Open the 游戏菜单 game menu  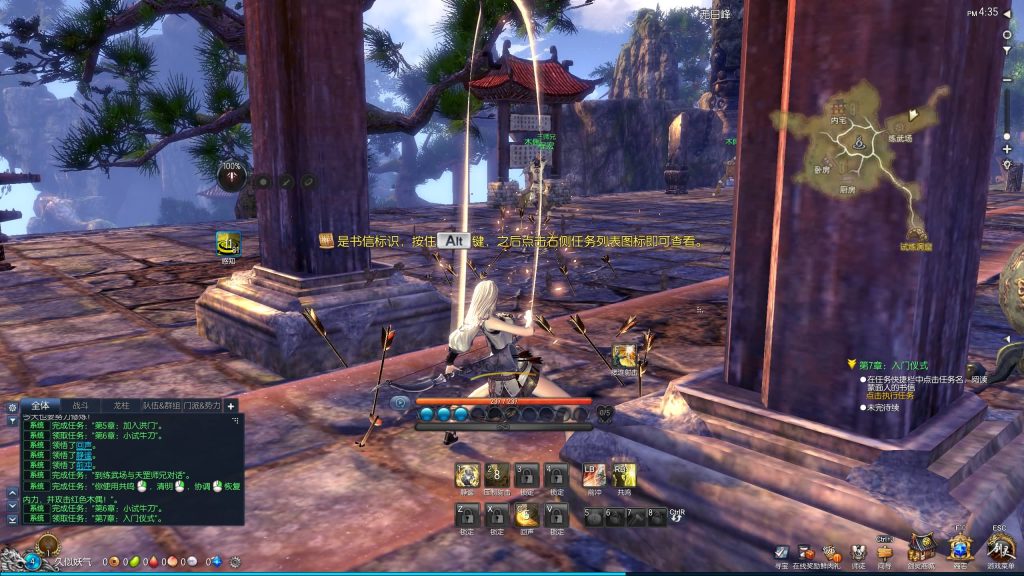tap(999, 548)
